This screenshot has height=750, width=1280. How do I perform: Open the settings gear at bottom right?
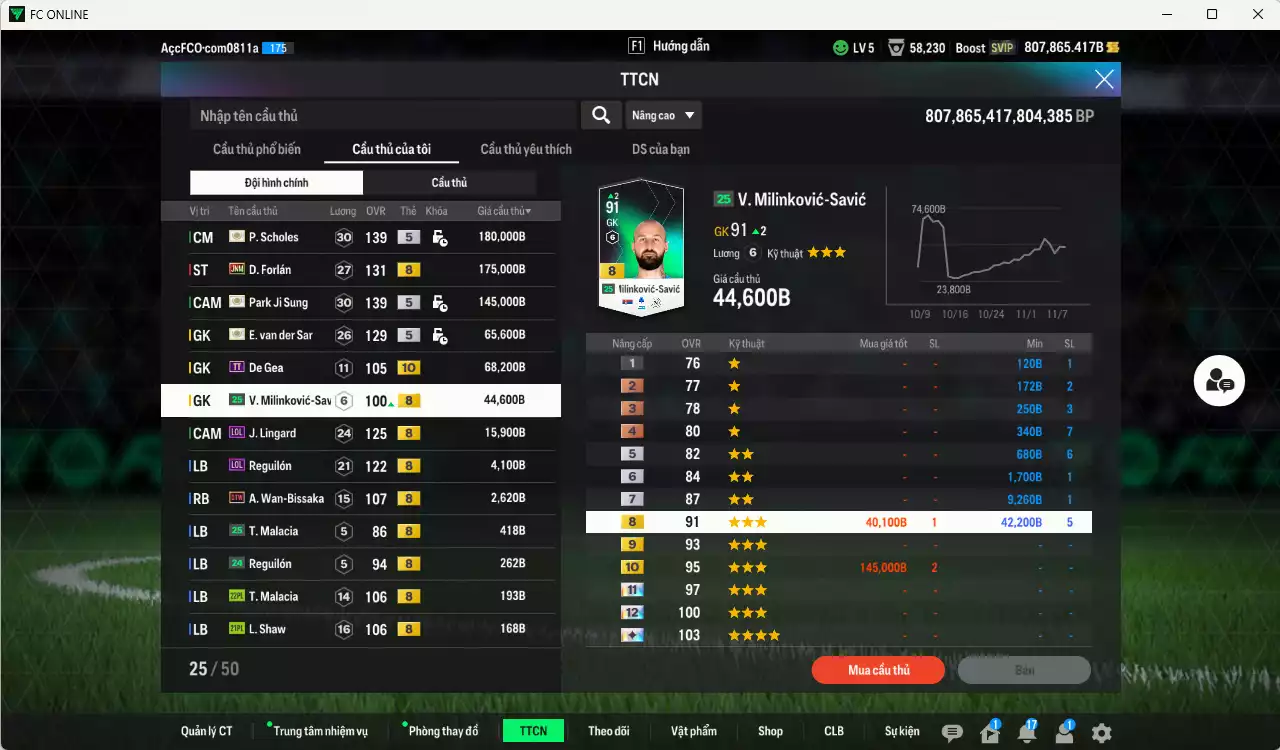[1102, 731]
